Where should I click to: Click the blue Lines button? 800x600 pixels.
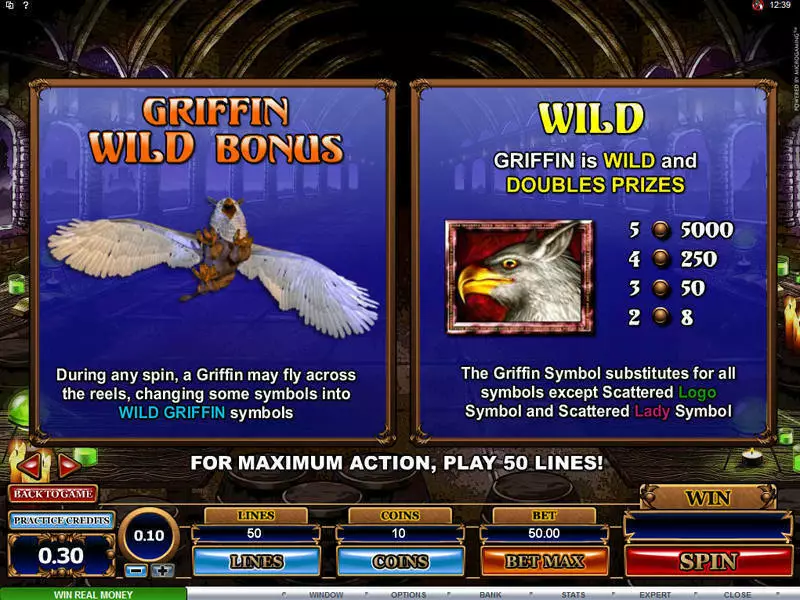pos(257,561)
